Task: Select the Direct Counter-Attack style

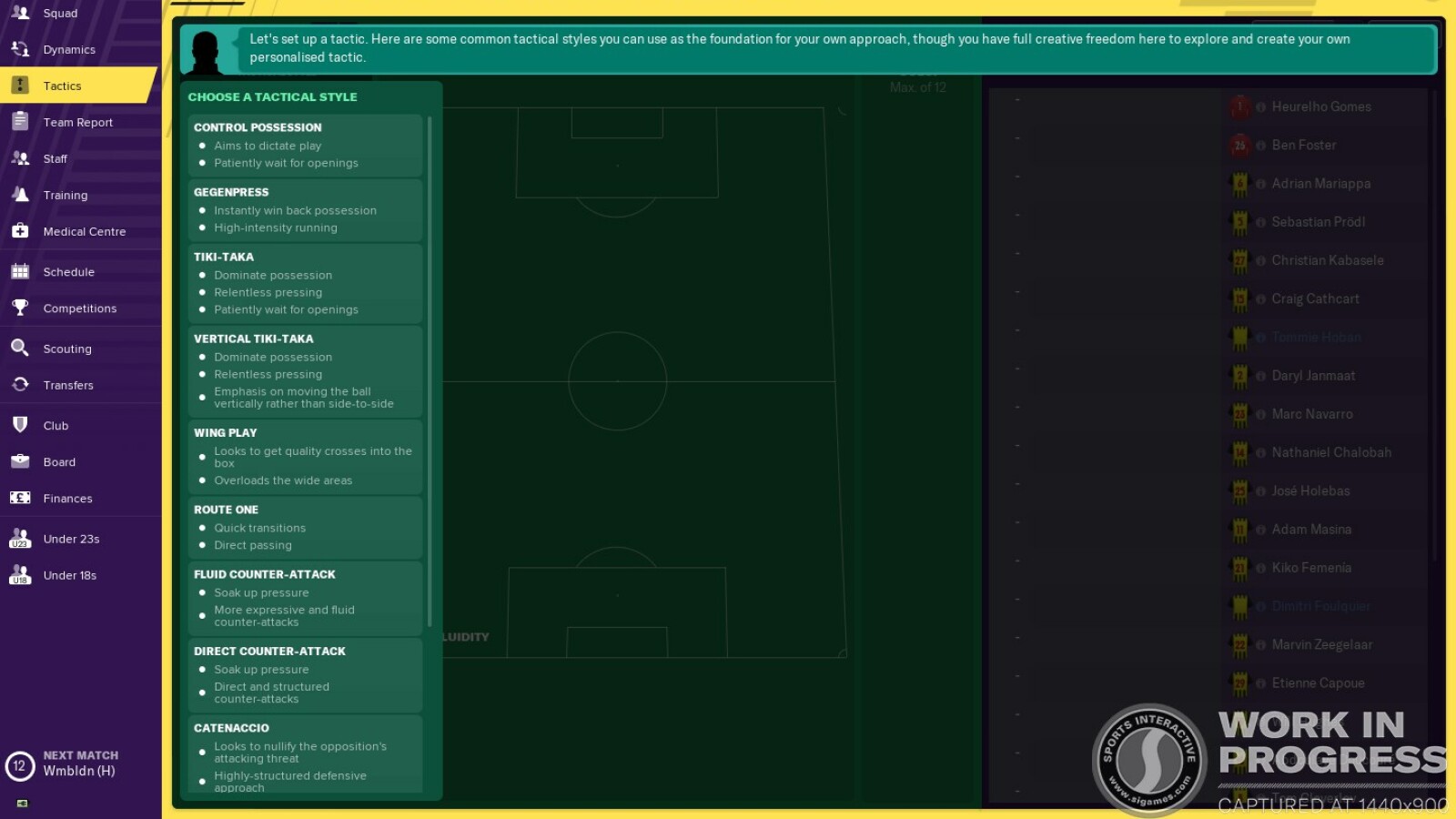Action: point(305,675)
